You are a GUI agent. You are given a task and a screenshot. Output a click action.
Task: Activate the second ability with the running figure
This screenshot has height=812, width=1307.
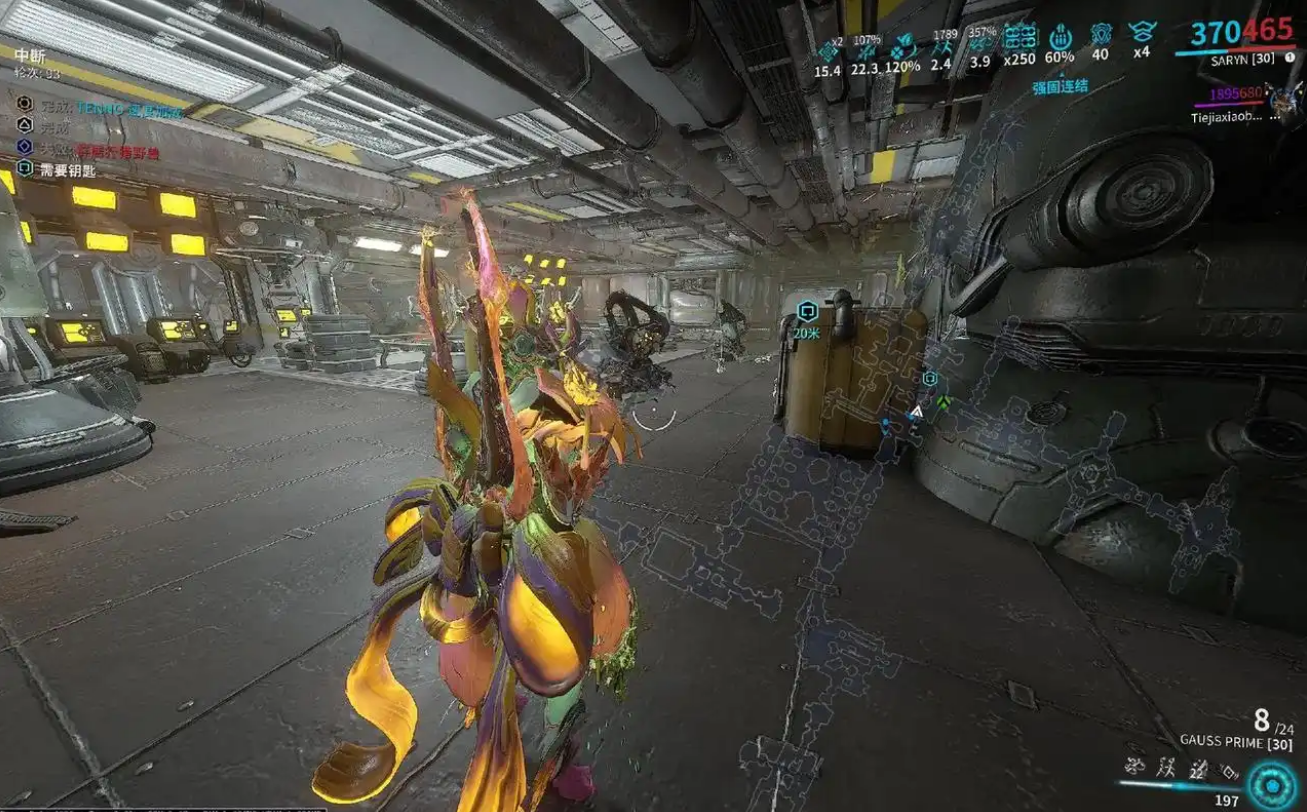pyautogui.click(x=1165, y=767)
